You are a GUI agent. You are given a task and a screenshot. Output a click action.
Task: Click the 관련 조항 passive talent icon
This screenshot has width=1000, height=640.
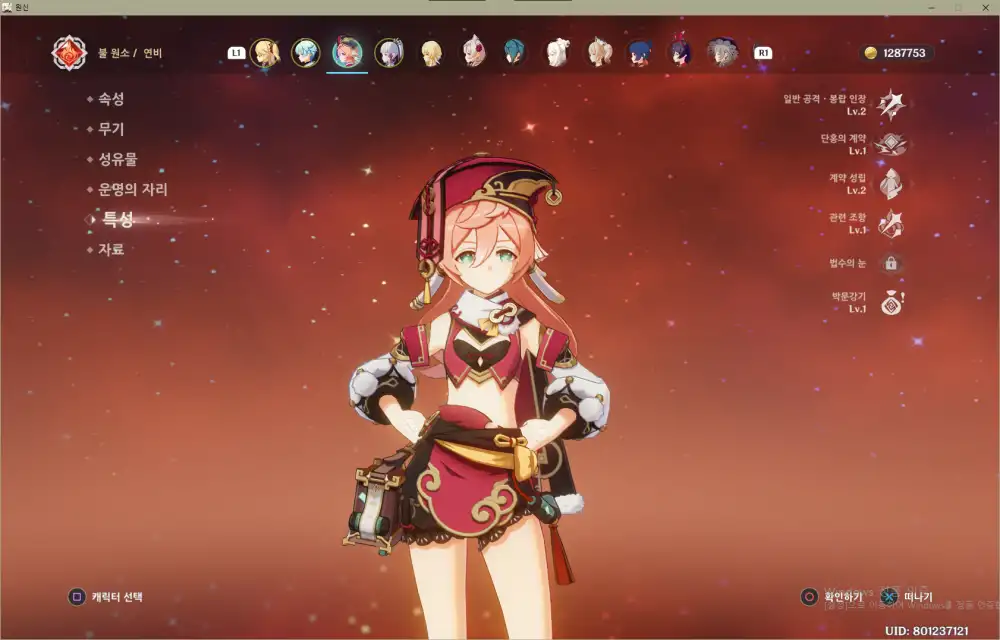pos(891,224)
